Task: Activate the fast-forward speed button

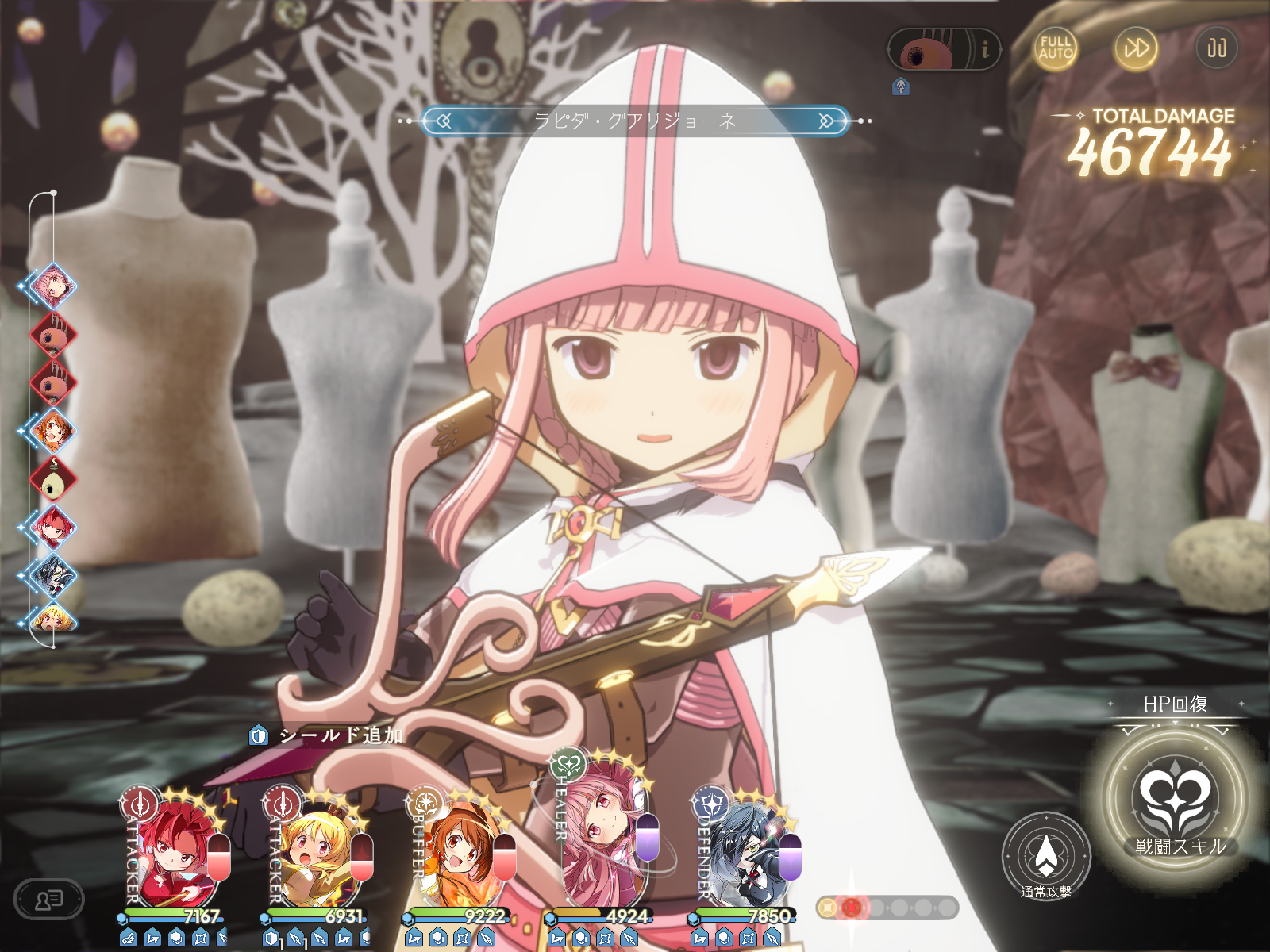Action: click(x=1136, y=48)
